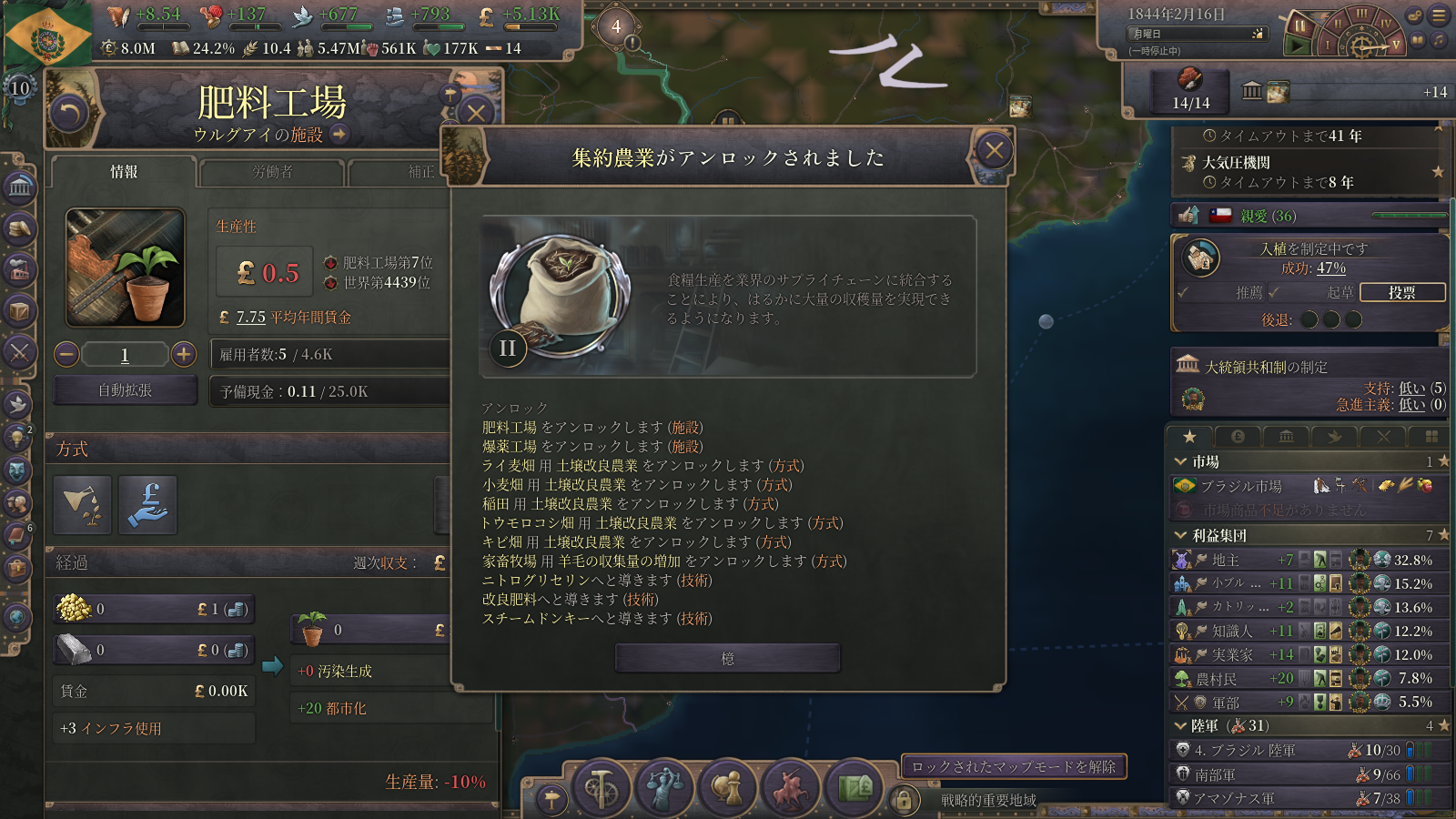1456x819 pixels.
Task: Go to the ウルグアイの施設 link arrow
Action: pos(339,135)
